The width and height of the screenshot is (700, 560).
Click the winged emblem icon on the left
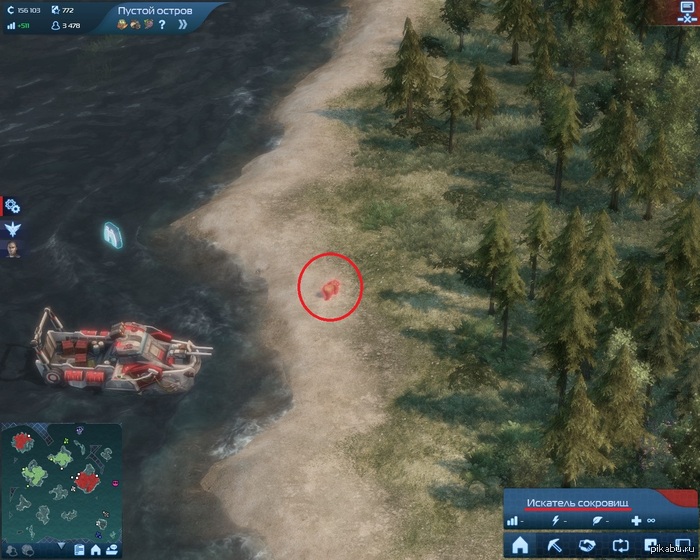(13, 229)
